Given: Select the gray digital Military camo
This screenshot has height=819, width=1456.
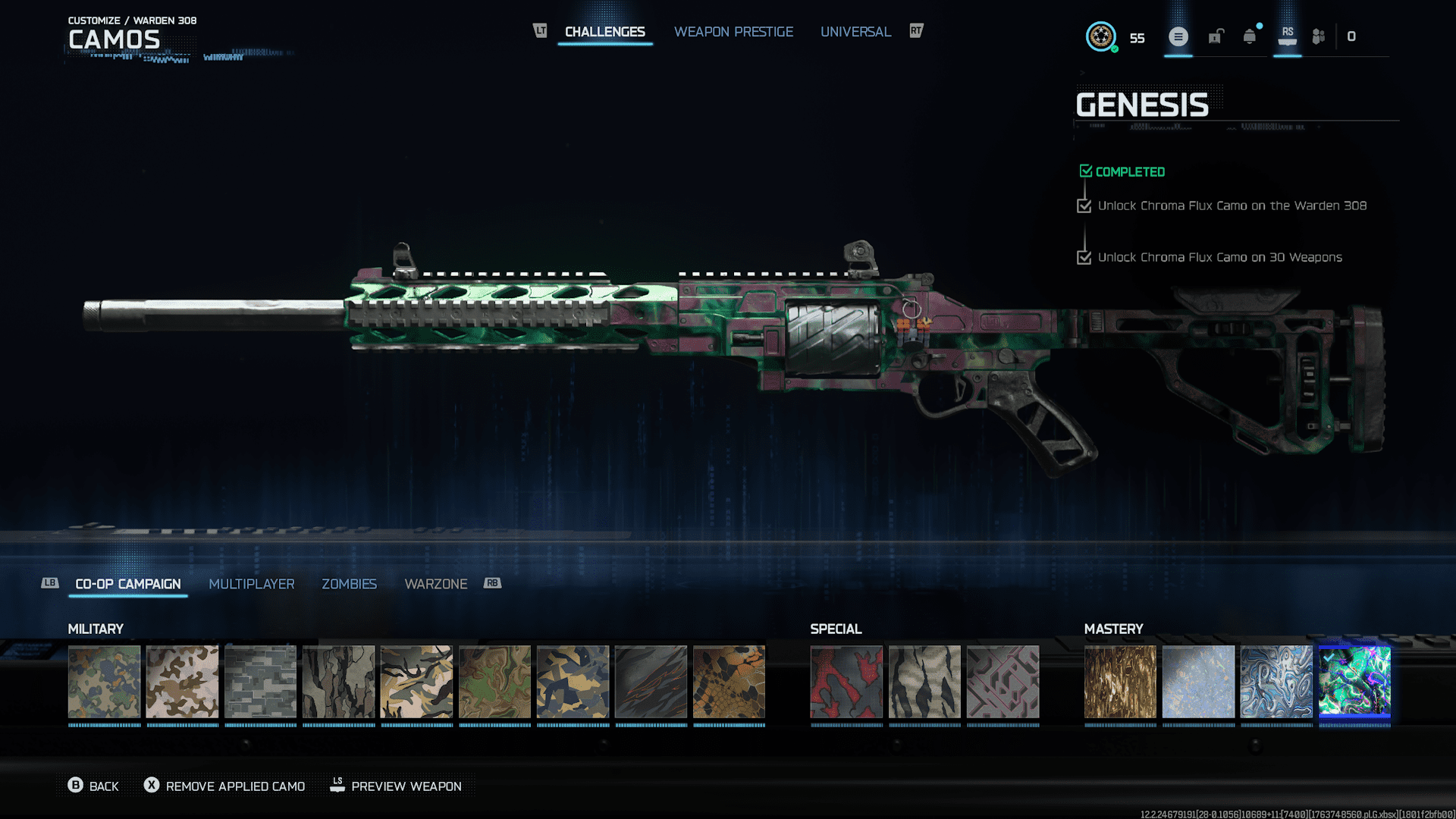Looking at the screenshot, I should [x=260, y=682].
